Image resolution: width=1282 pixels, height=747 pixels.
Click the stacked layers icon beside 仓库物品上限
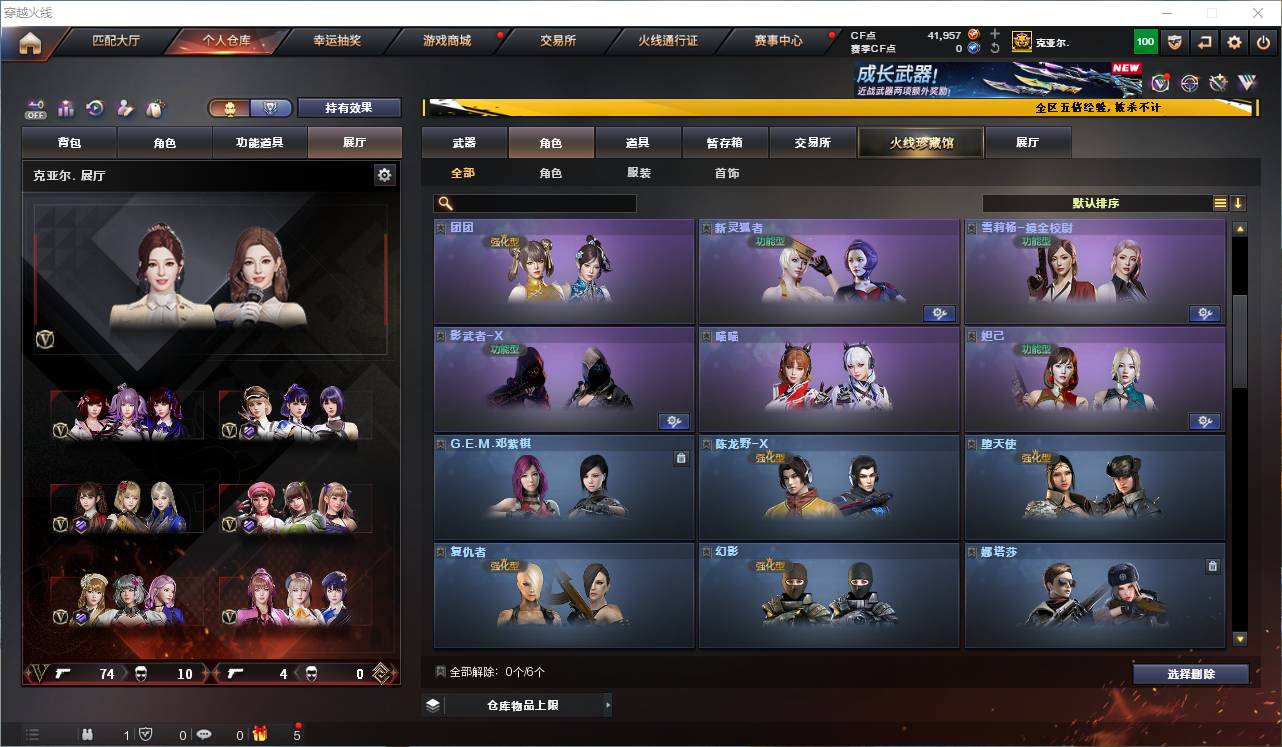(432, 704)
